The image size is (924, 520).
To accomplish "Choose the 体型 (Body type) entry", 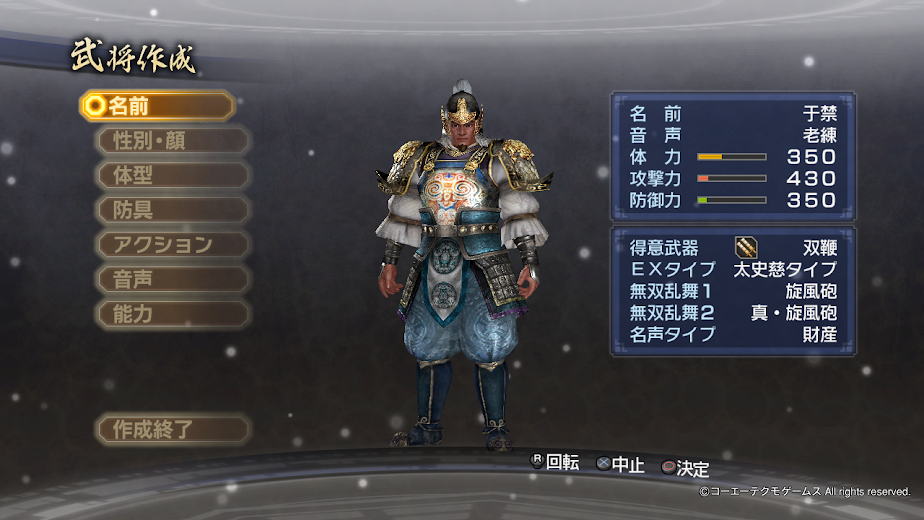I will (172, 175).
